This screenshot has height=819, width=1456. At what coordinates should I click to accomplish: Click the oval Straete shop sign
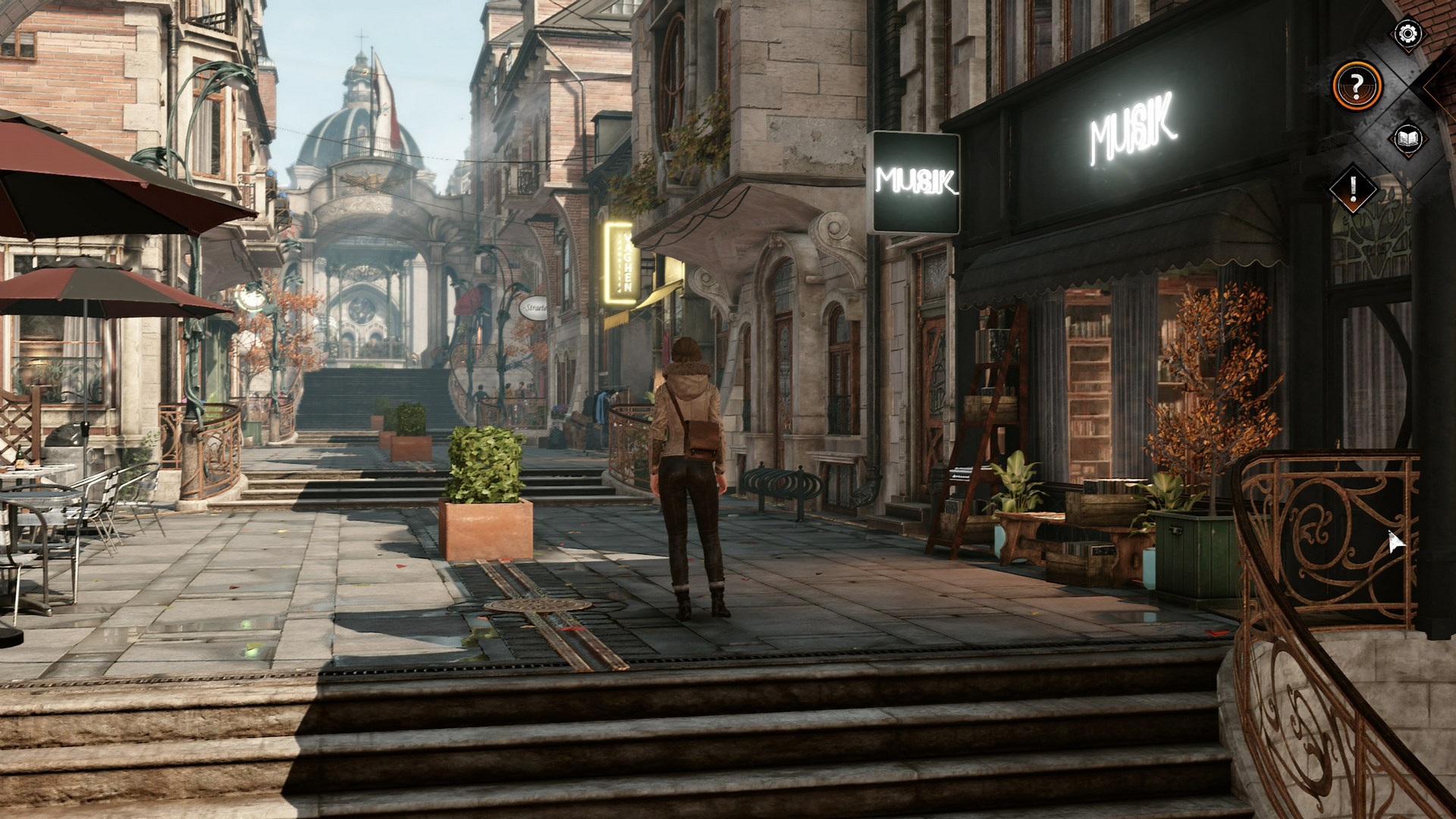pyautogui.click(x=534, y=307)
